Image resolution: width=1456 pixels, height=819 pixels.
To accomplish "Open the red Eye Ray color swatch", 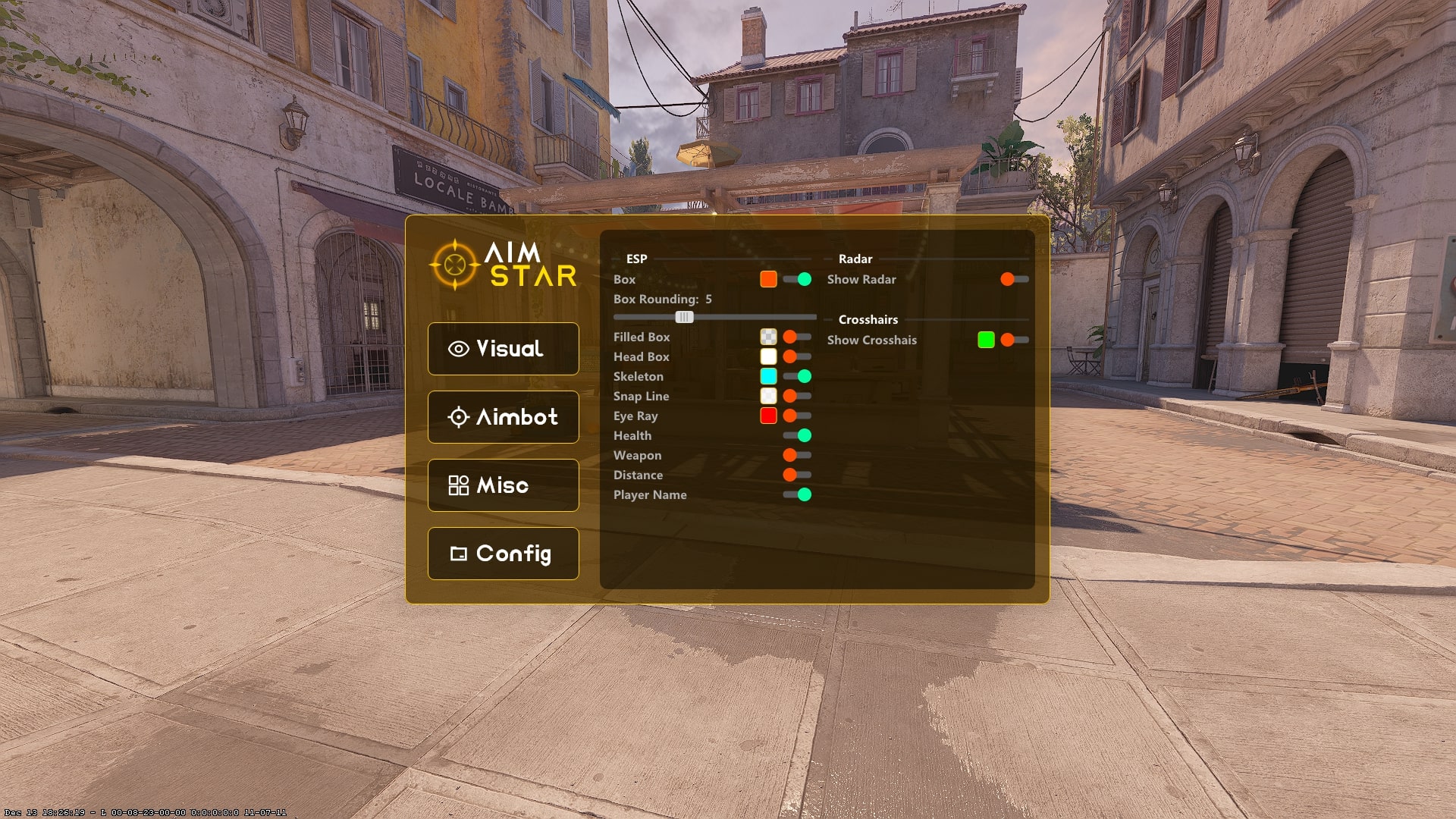I will 768,416.
